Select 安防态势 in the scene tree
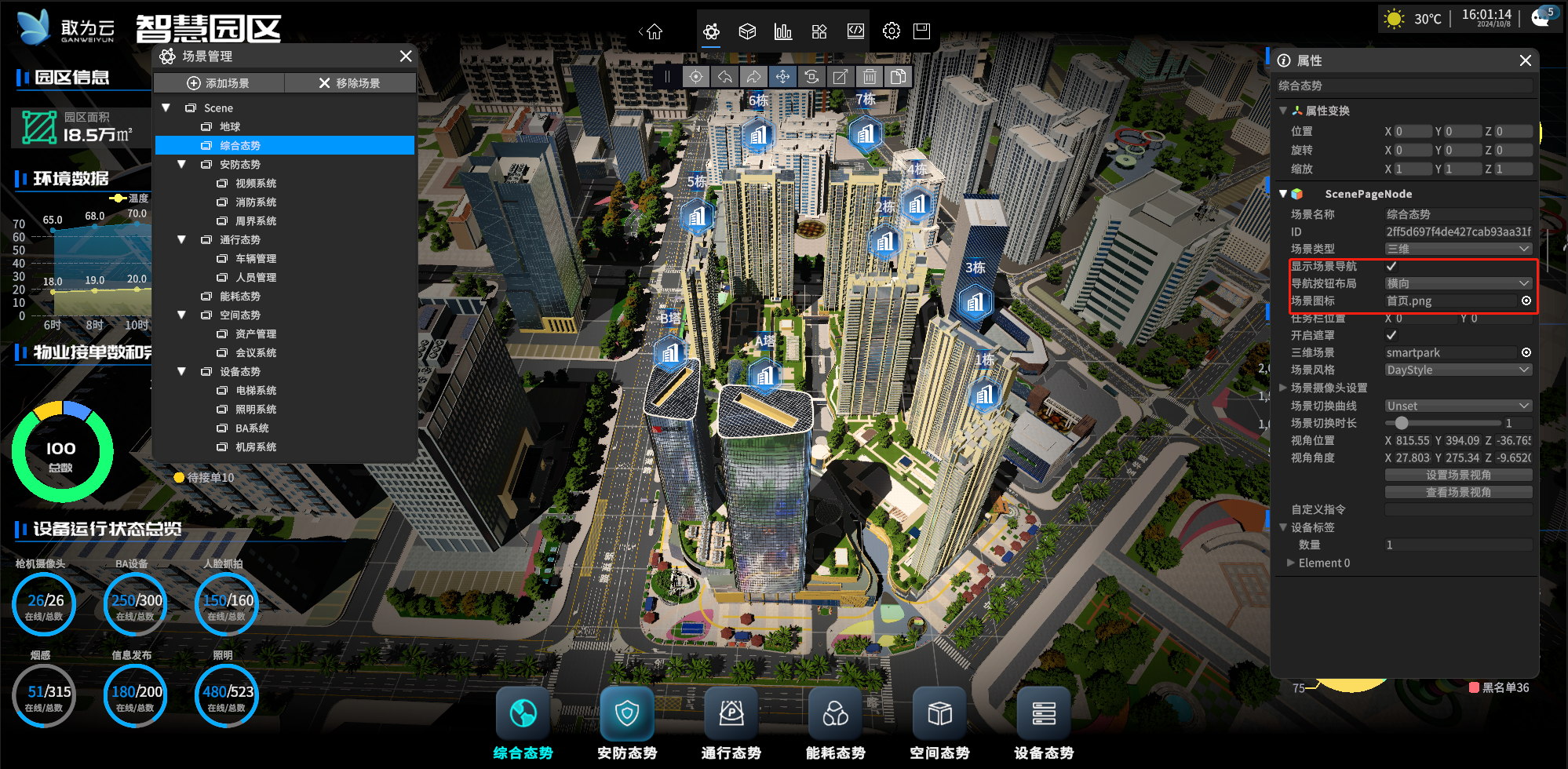 239,165
